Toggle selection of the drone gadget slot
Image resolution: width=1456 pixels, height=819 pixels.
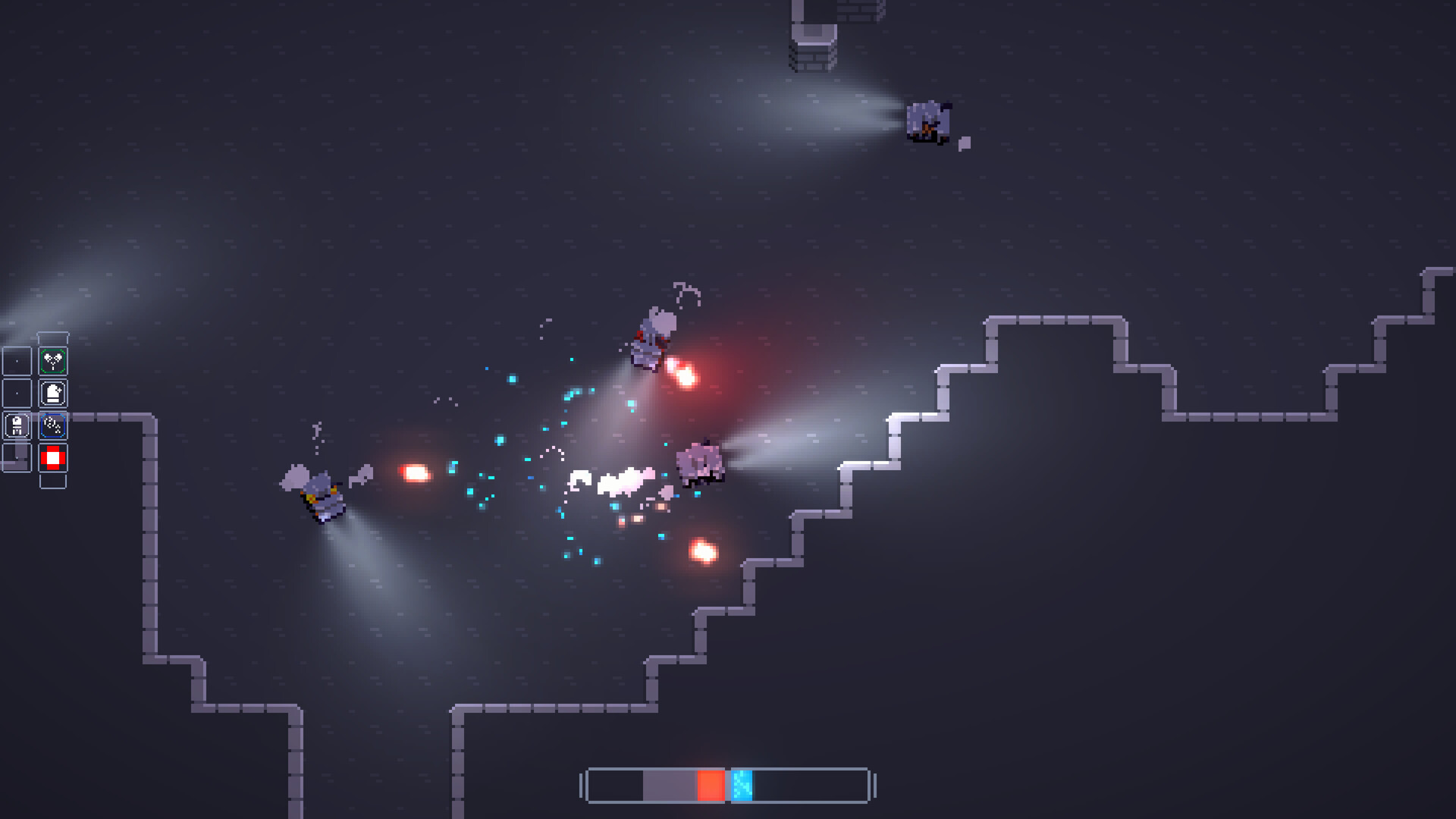(17, 425)
